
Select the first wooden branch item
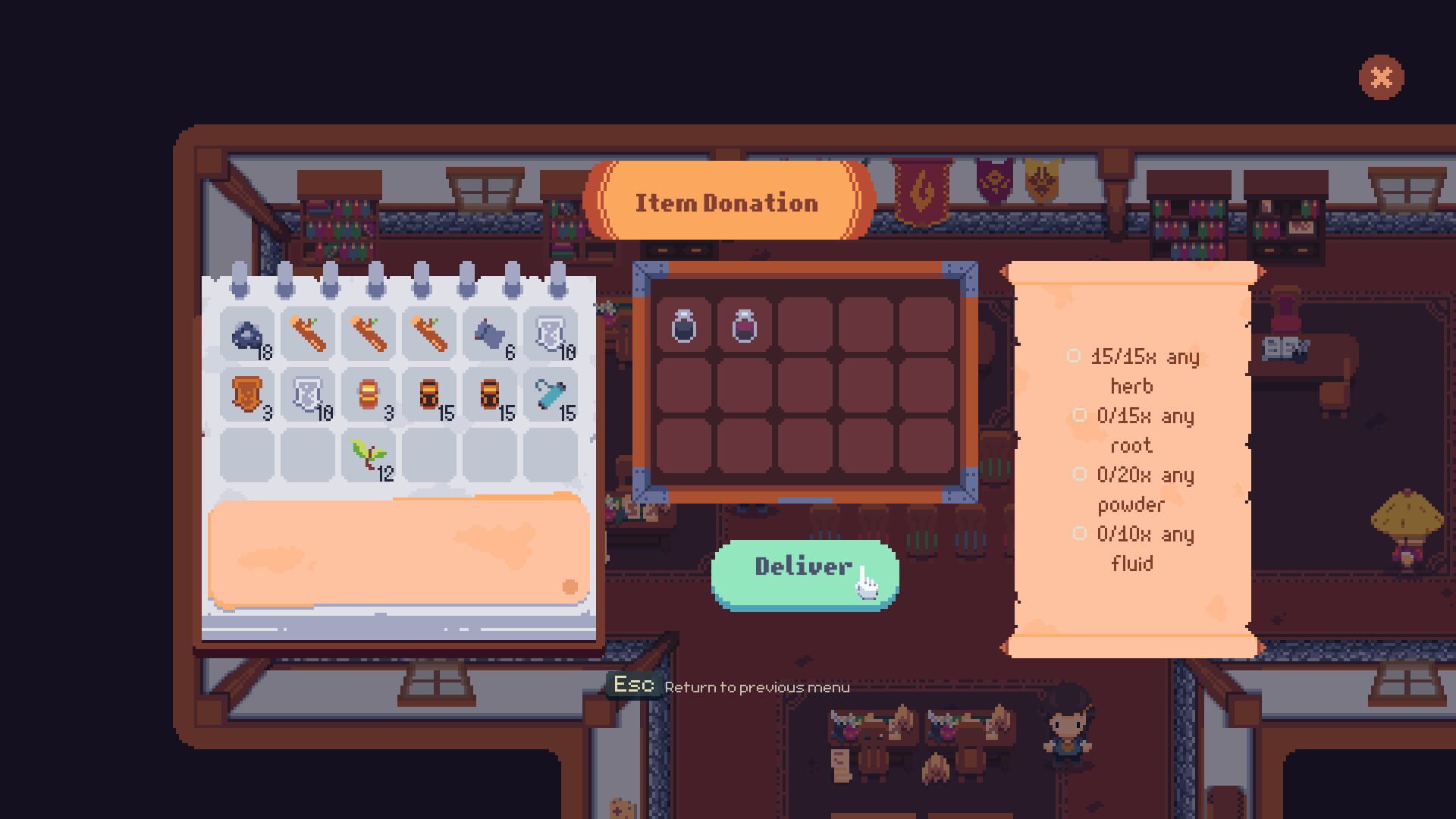307,334
